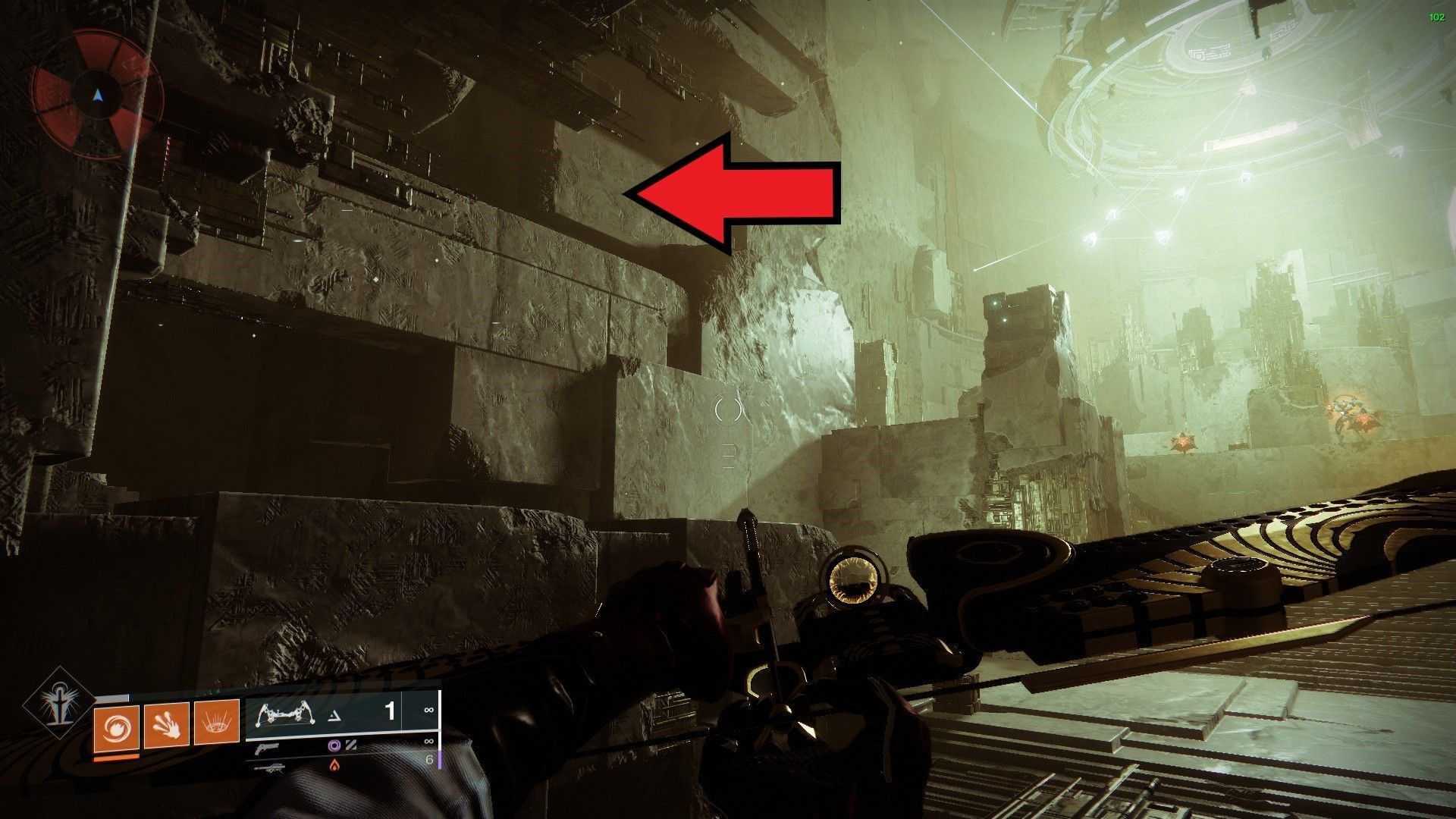The height and width of the screenshot is (819, 1456).
Task: Click the heavy ammo count showing 6
Action: (x=431, y=761)
